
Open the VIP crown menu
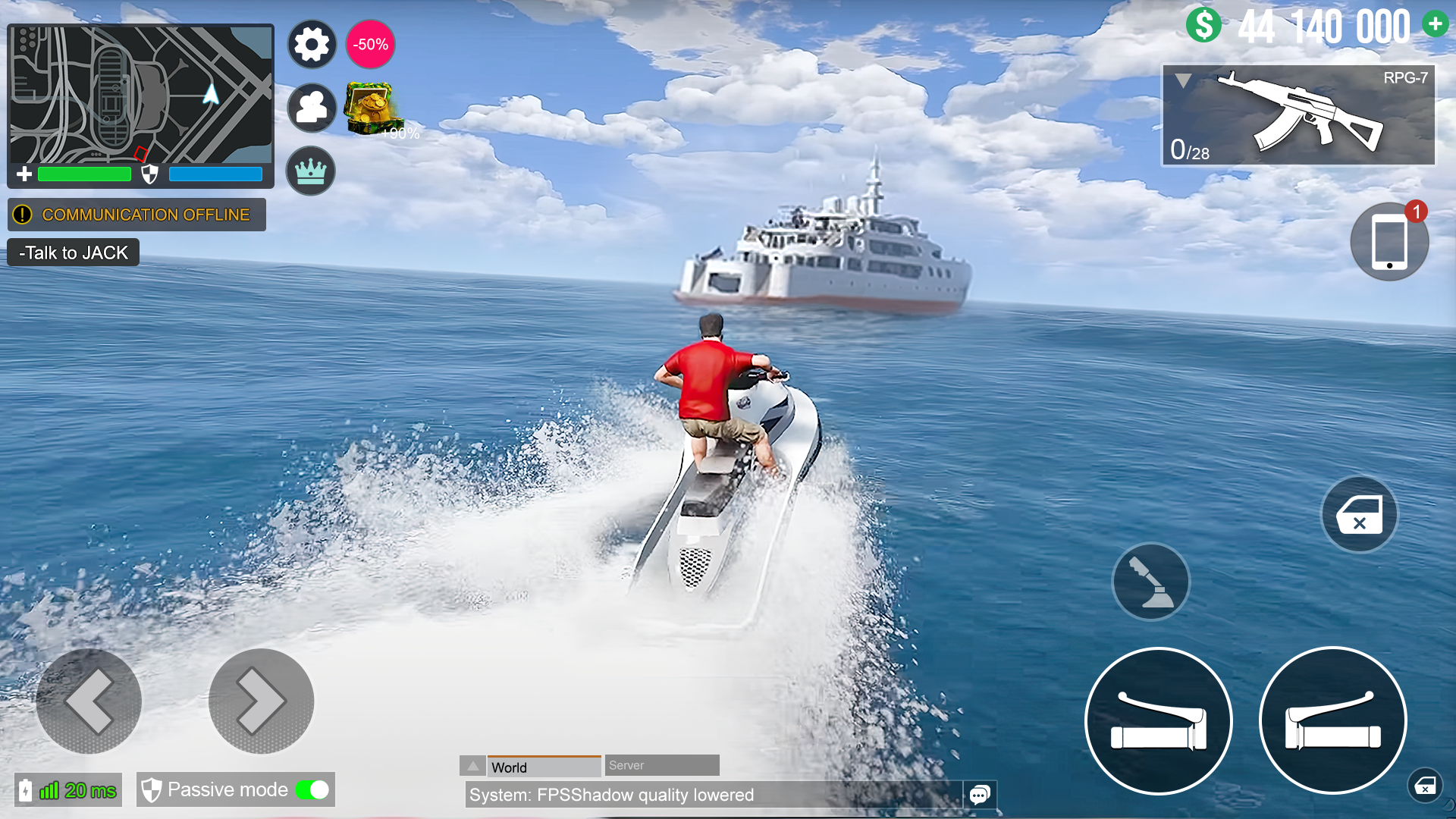[x=311, y=171]
